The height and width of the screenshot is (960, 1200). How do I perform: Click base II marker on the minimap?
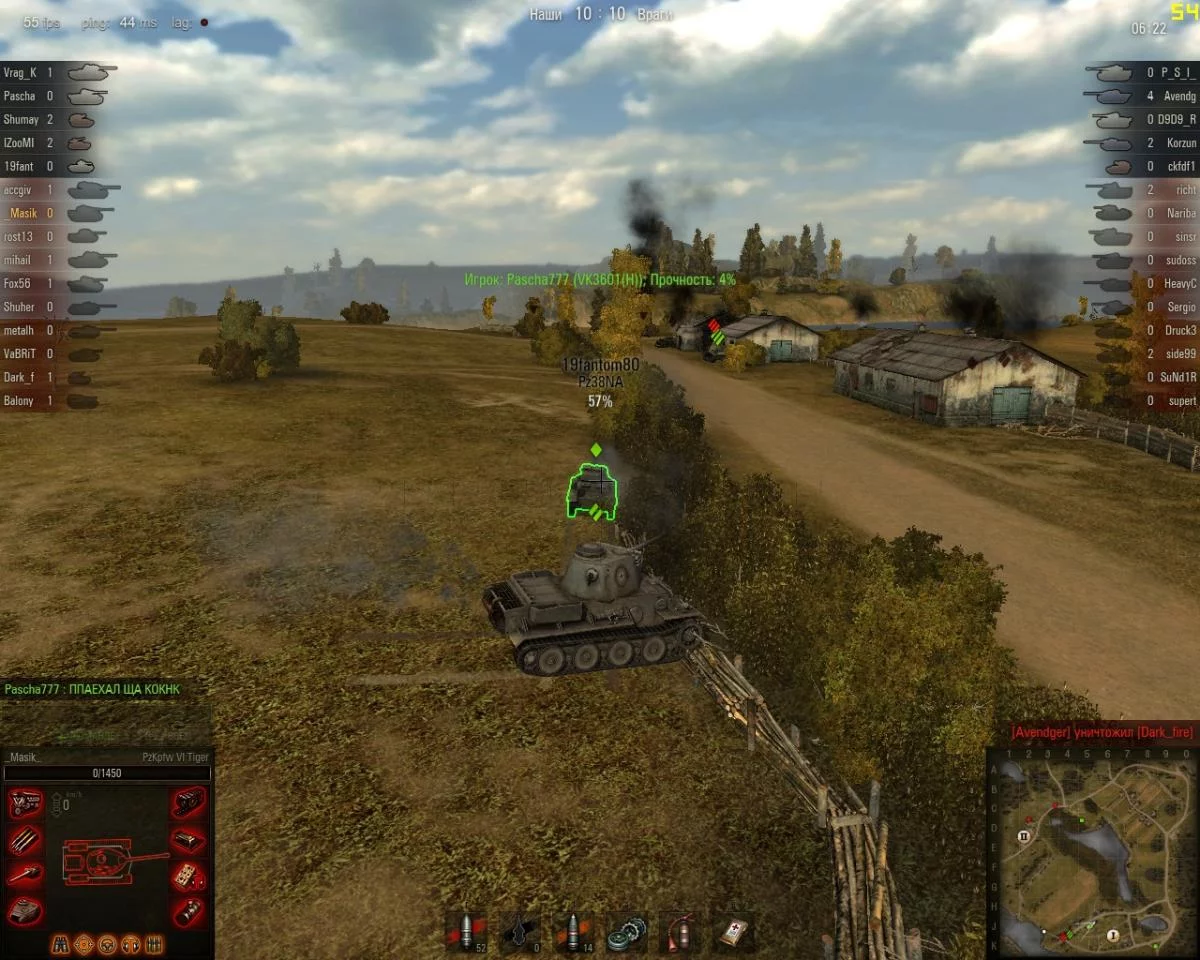click(x=1024, y=834)
